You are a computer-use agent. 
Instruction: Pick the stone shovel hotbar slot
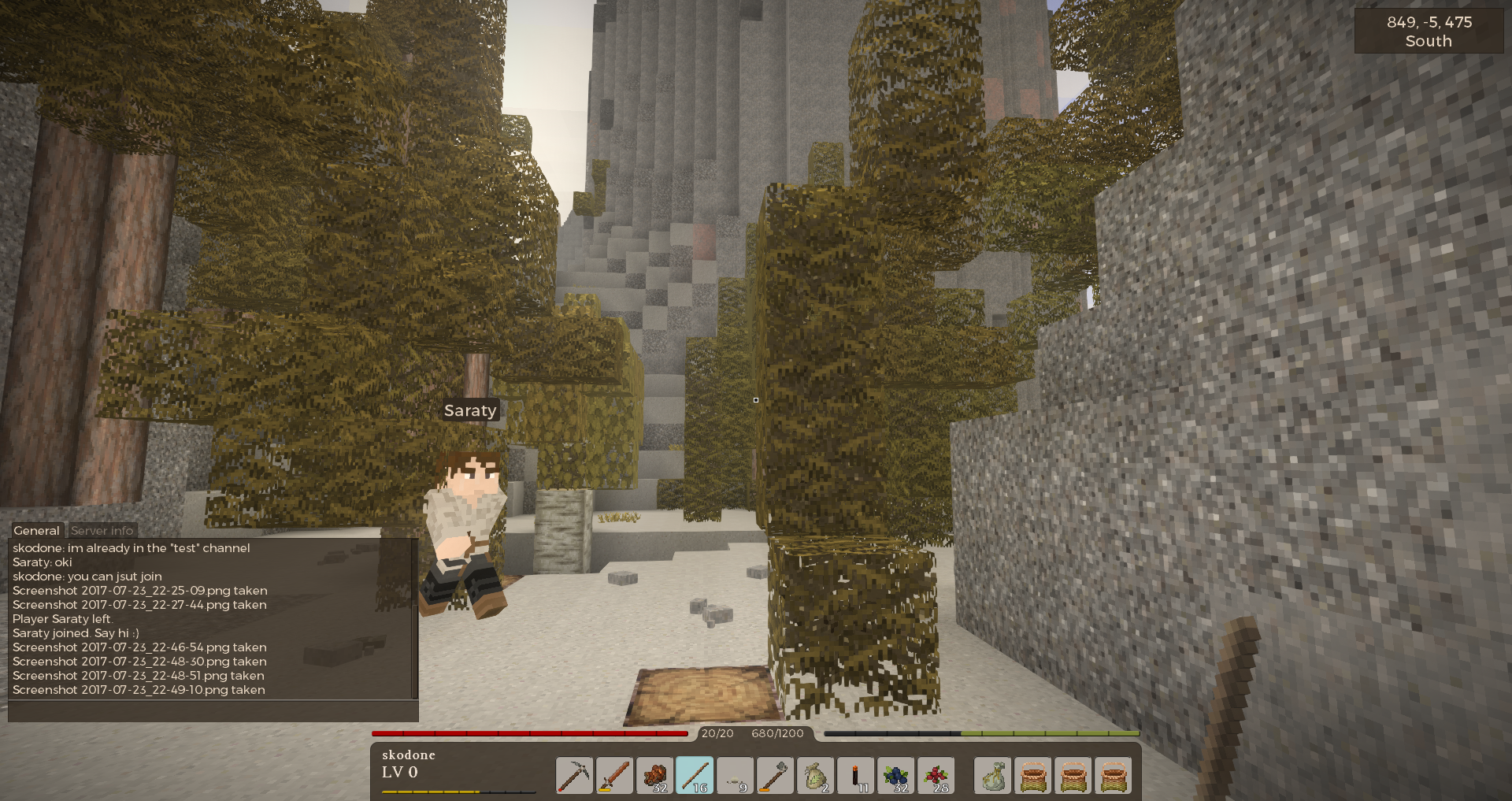(x=775, y=776)
